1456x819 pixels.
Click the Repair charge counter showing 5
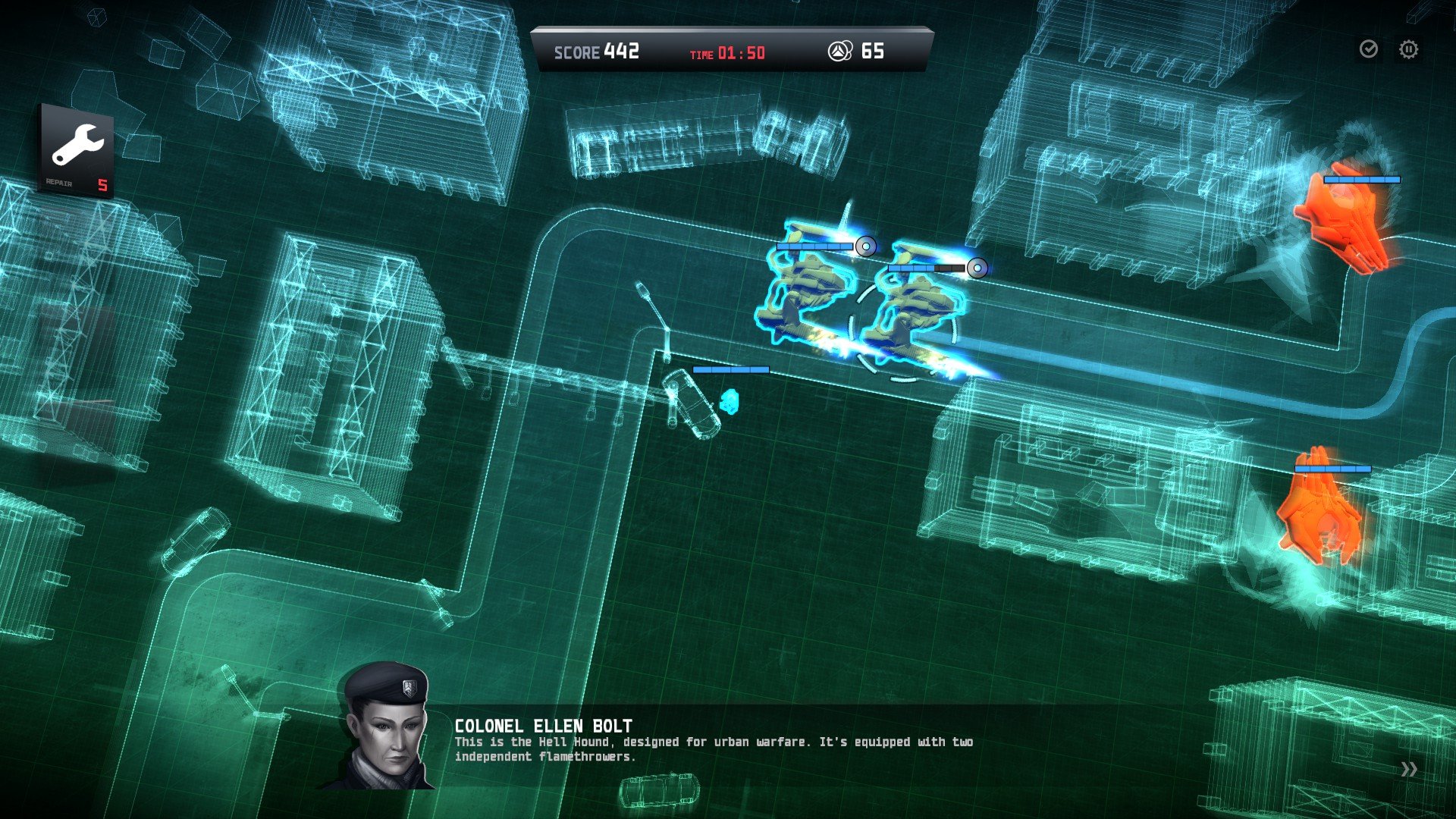[102, 184]
